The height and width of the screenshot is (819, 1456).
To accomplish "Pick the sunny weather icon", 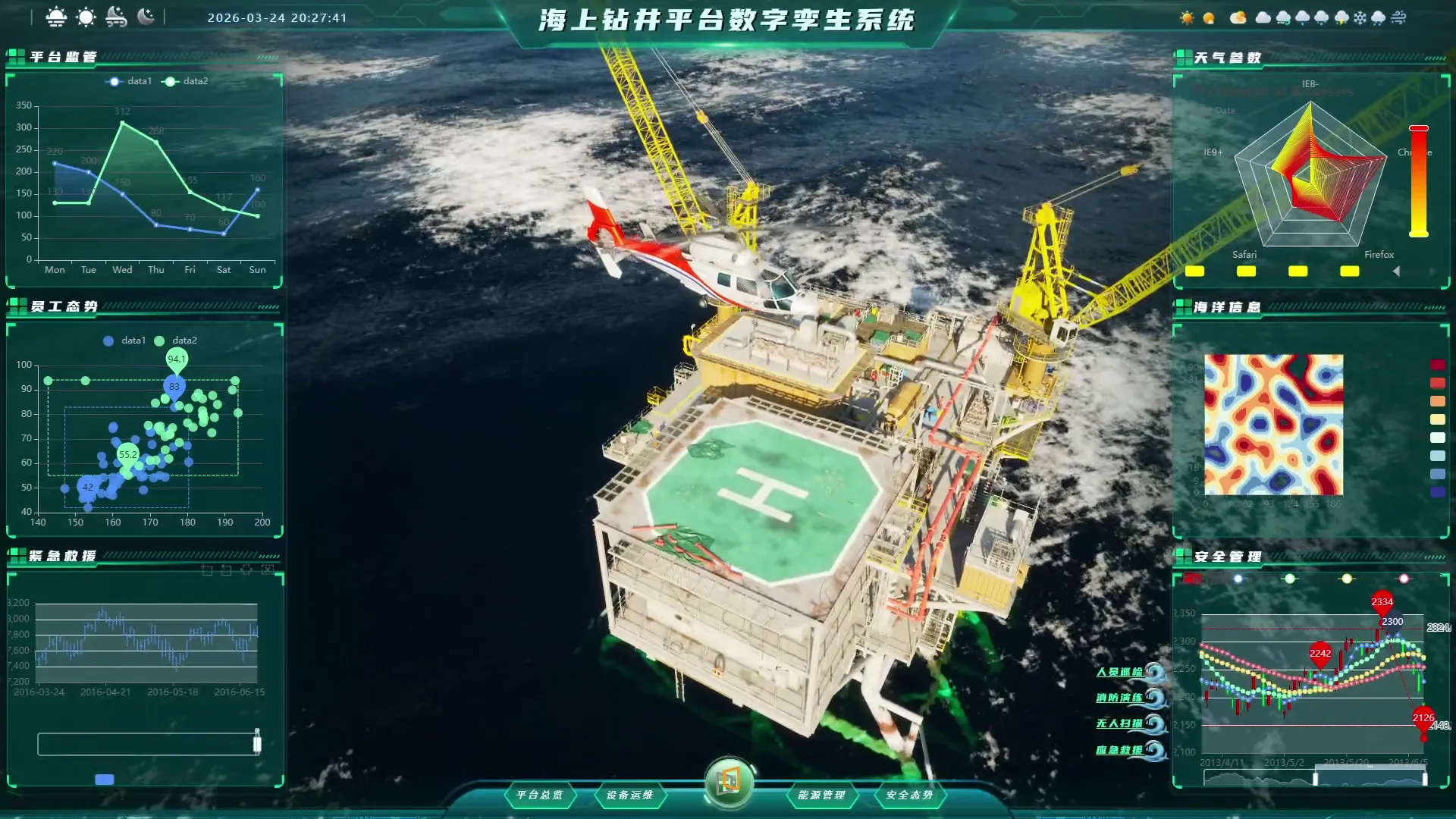I will coord(1187,18).
